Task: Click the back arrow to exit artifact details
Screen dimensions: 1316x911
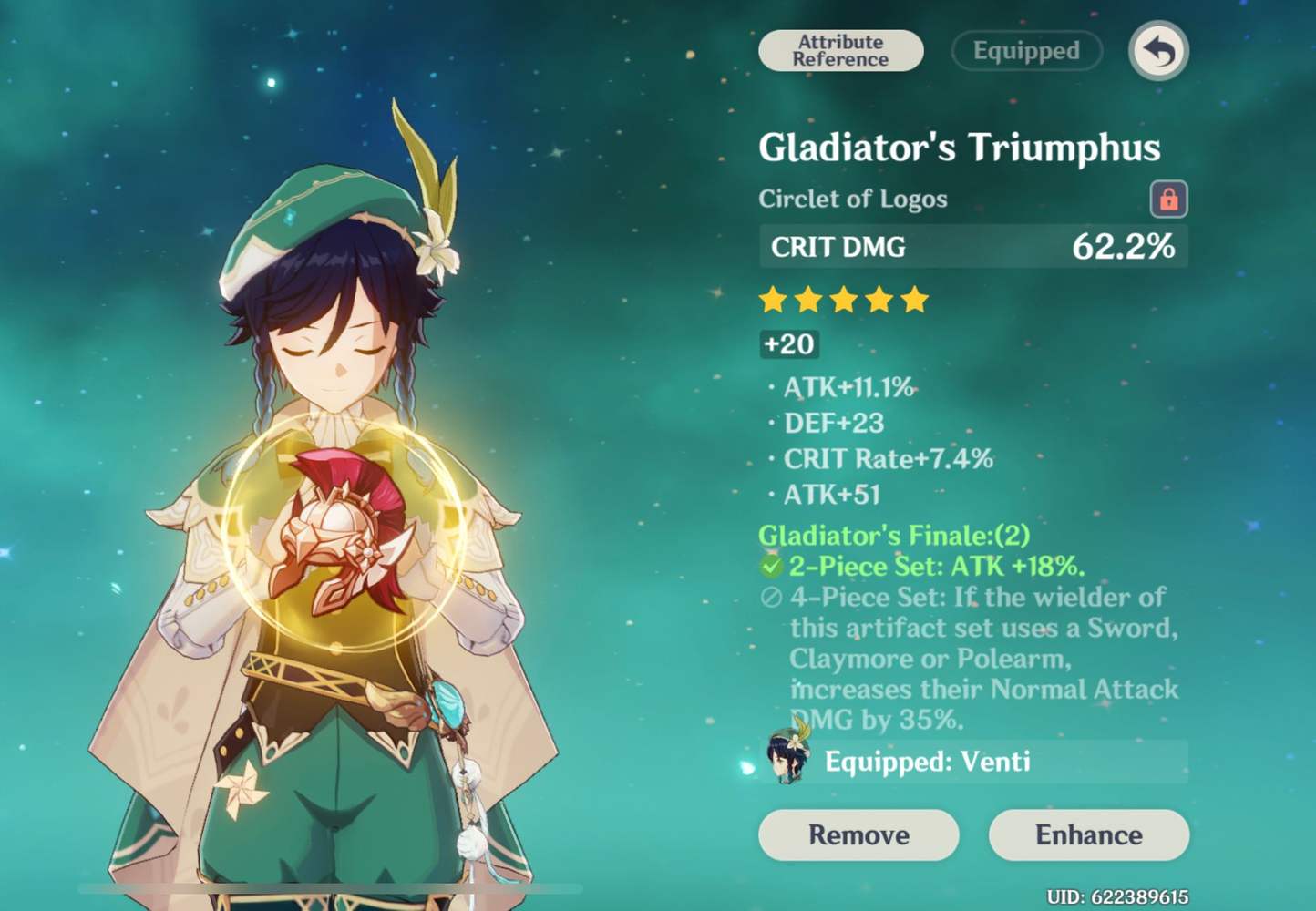Action: pyautogui.click(x=1157, y=52)
